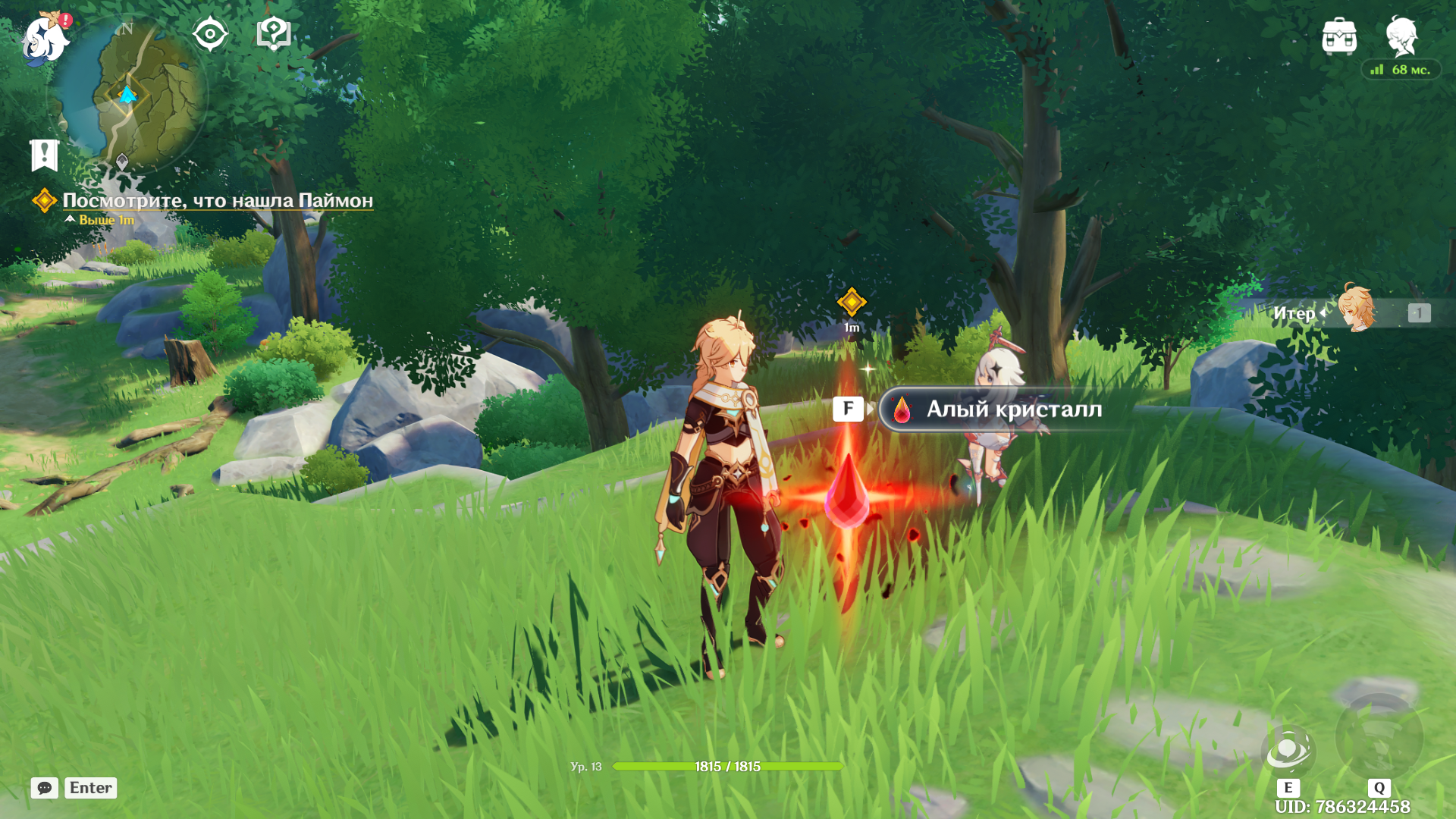The width and height of the screenshot is (1456, 819).
Task: Select the tracked quest about Paimon's find
Action: 217,201
